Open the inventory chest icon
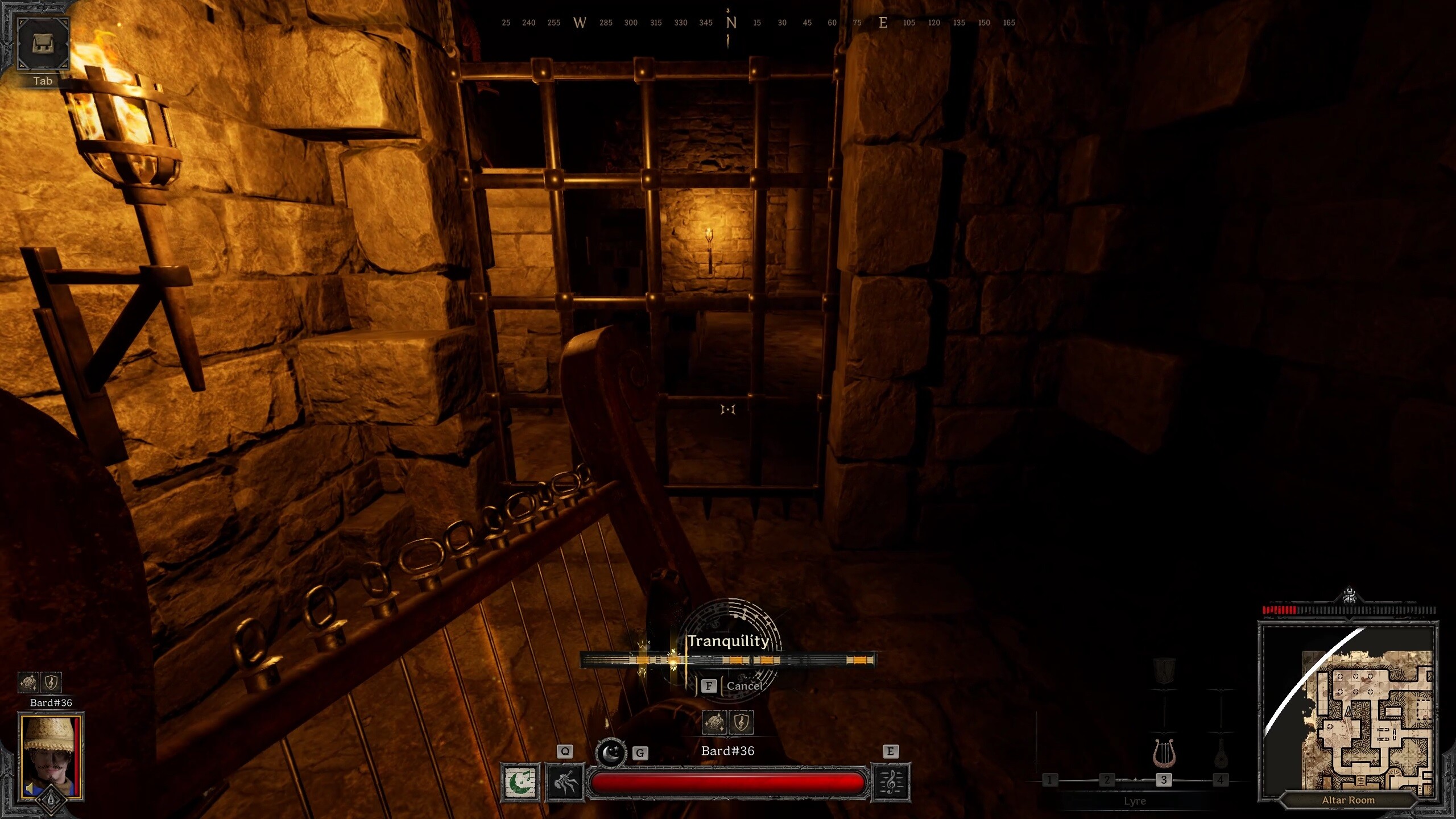 tap(43, 44)
